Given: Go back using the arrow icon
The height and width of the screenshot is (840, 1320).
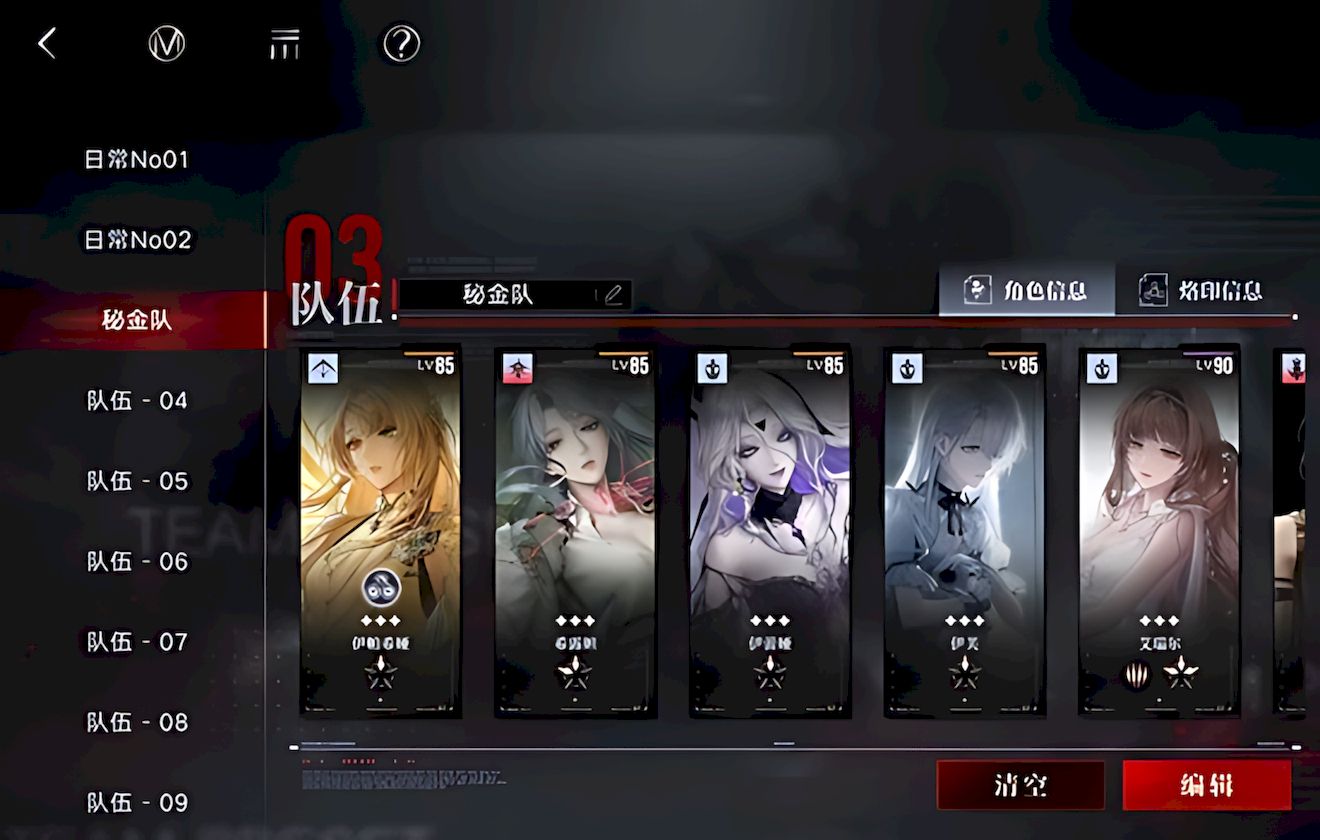Looking at the screenshot, I should (47, 43).
